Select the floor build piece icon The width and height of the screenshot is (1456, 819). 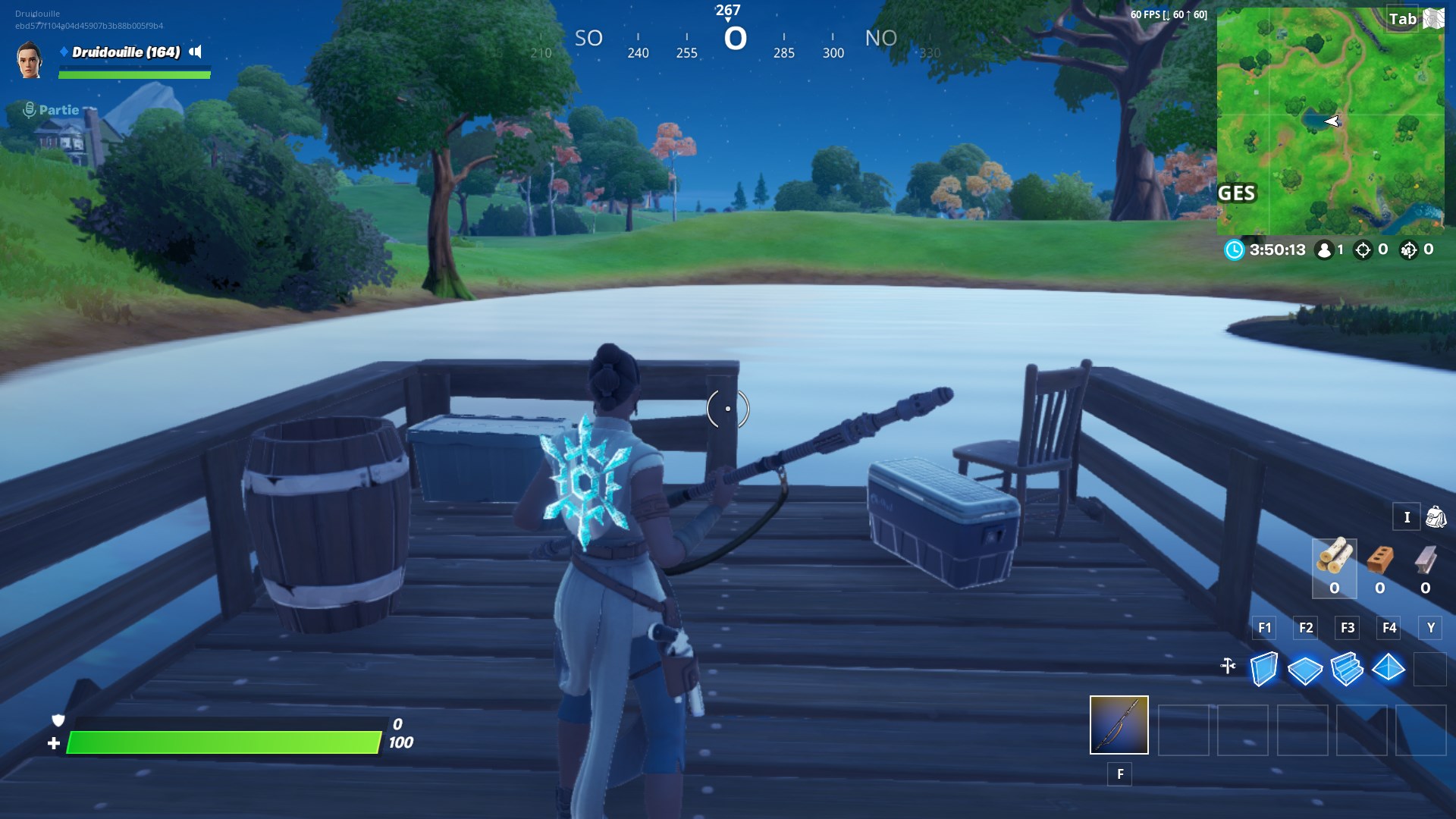[x=1305, y=670]
